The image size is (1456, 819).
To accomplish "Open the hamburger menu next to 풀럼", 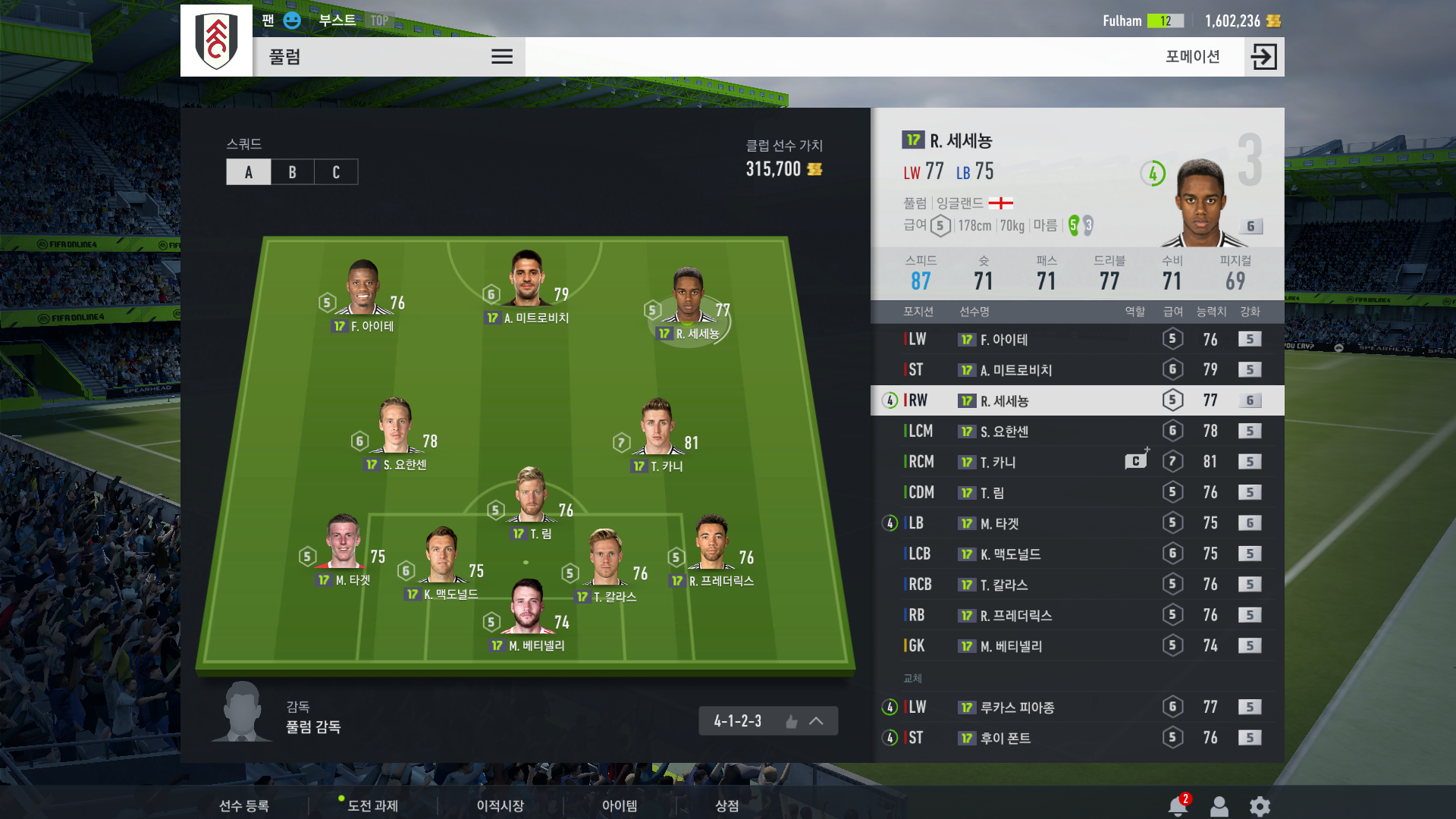I will [502, 57].
